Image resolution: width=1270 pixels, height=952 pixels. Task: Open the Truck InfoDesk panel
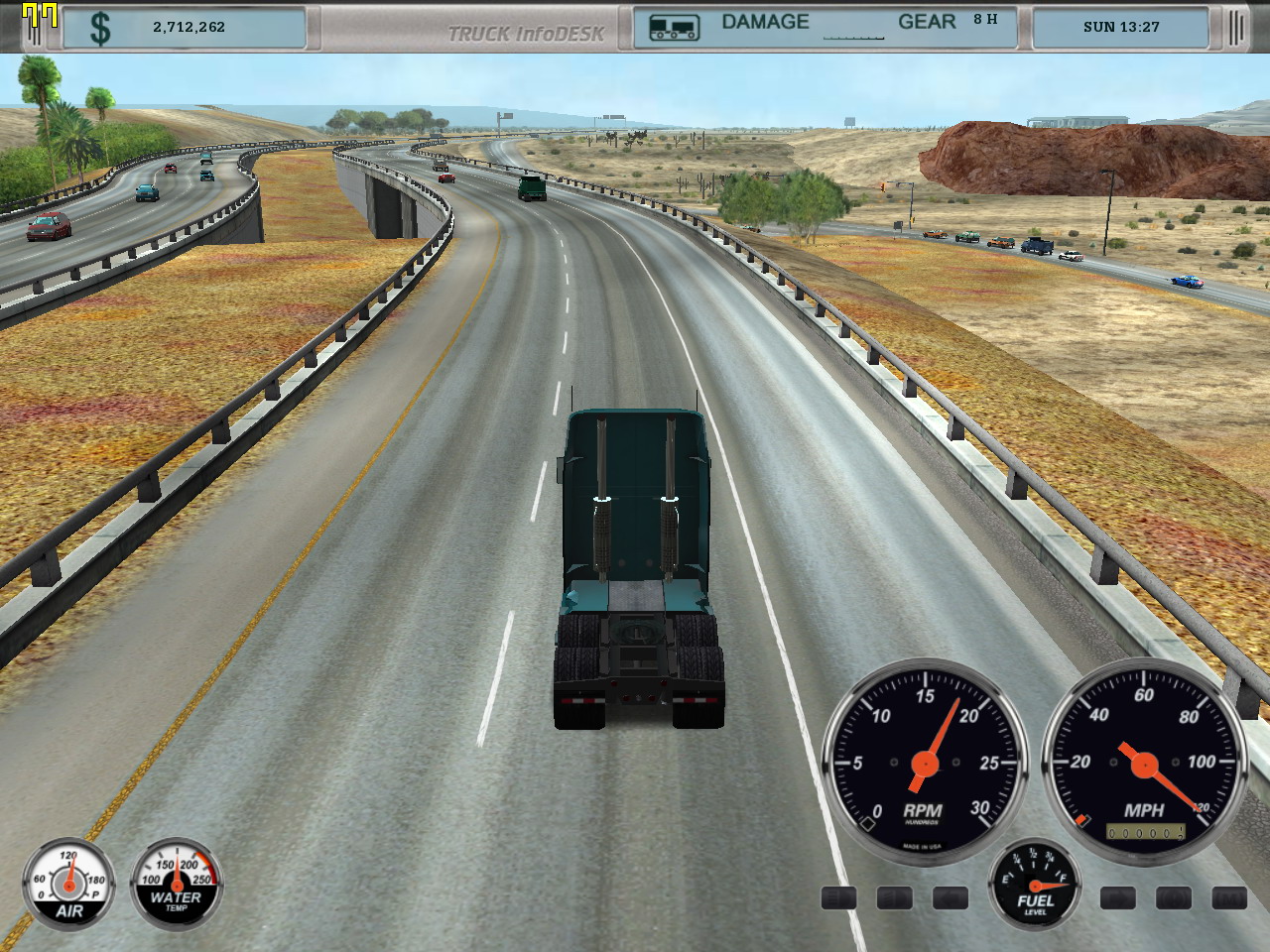tap(526, 33)
